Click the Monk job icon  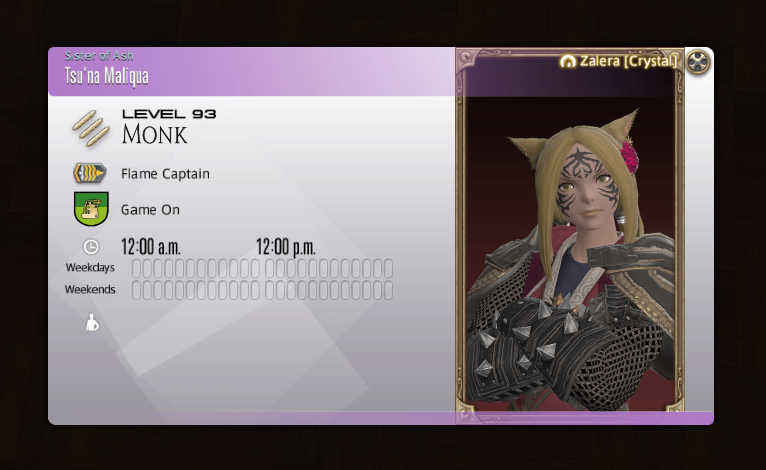tap(90, 127)
